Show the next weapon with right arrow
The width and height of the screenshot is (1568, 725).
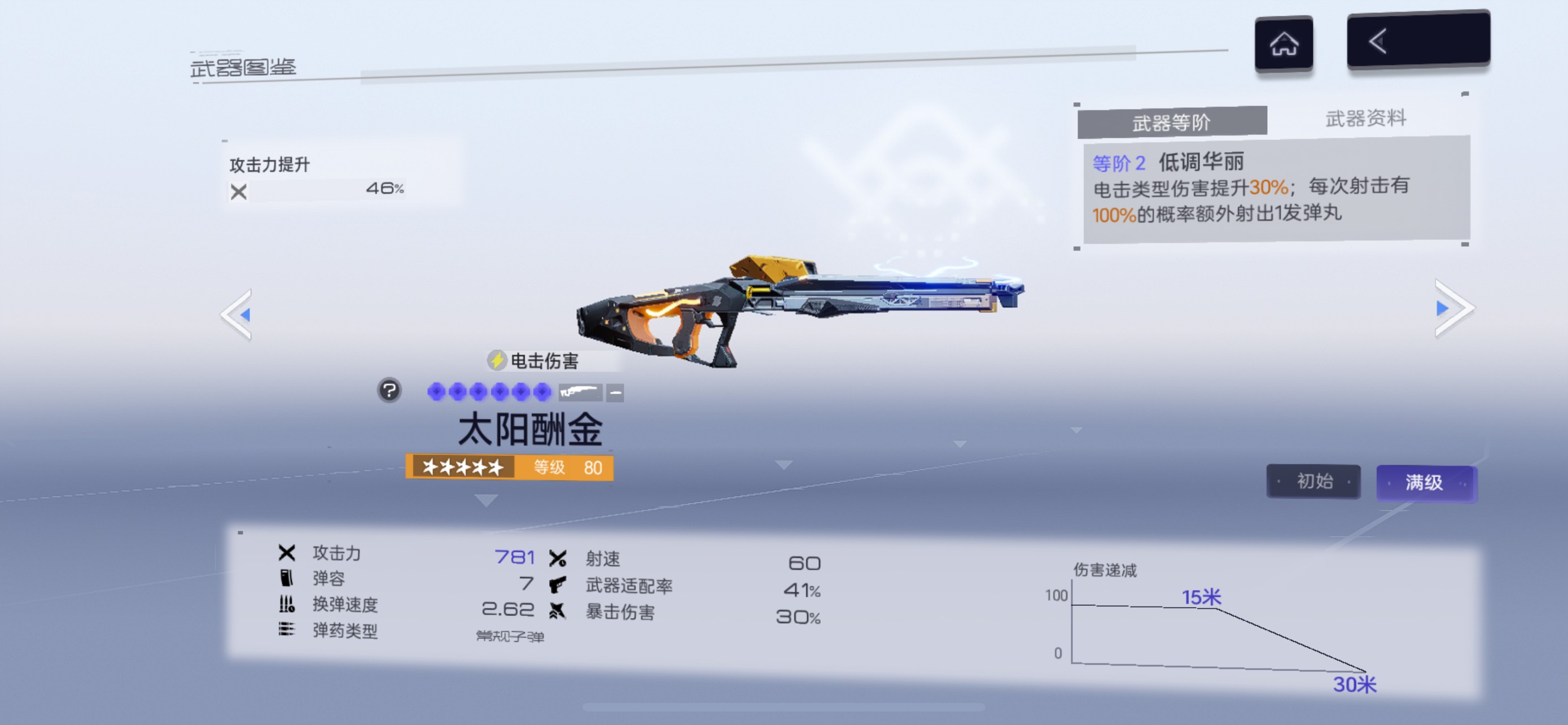coord(1453,308)
